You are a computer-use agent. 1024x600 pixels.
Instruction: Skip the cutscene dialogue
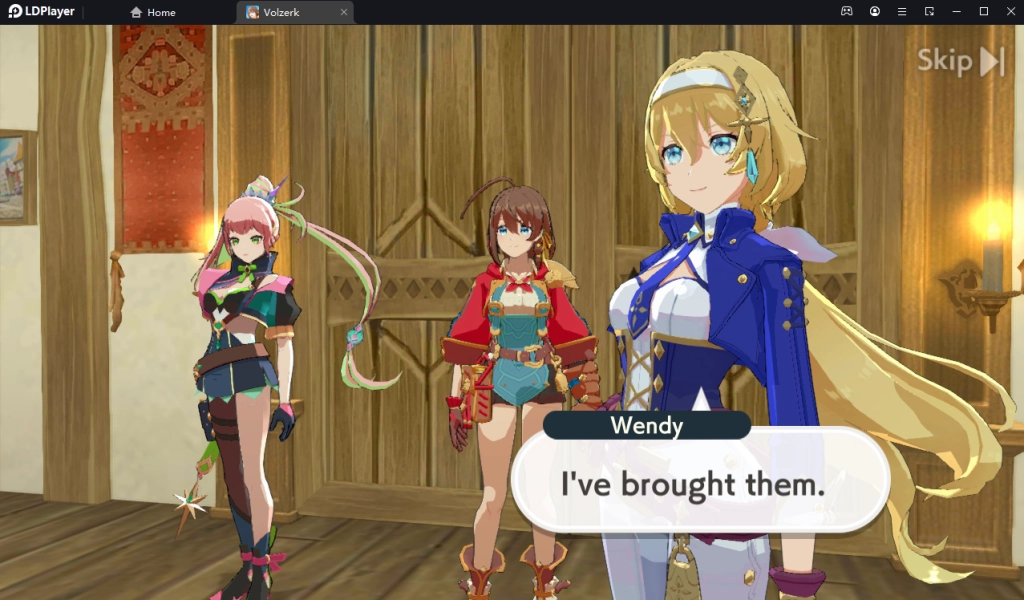[x=960, y=62]
